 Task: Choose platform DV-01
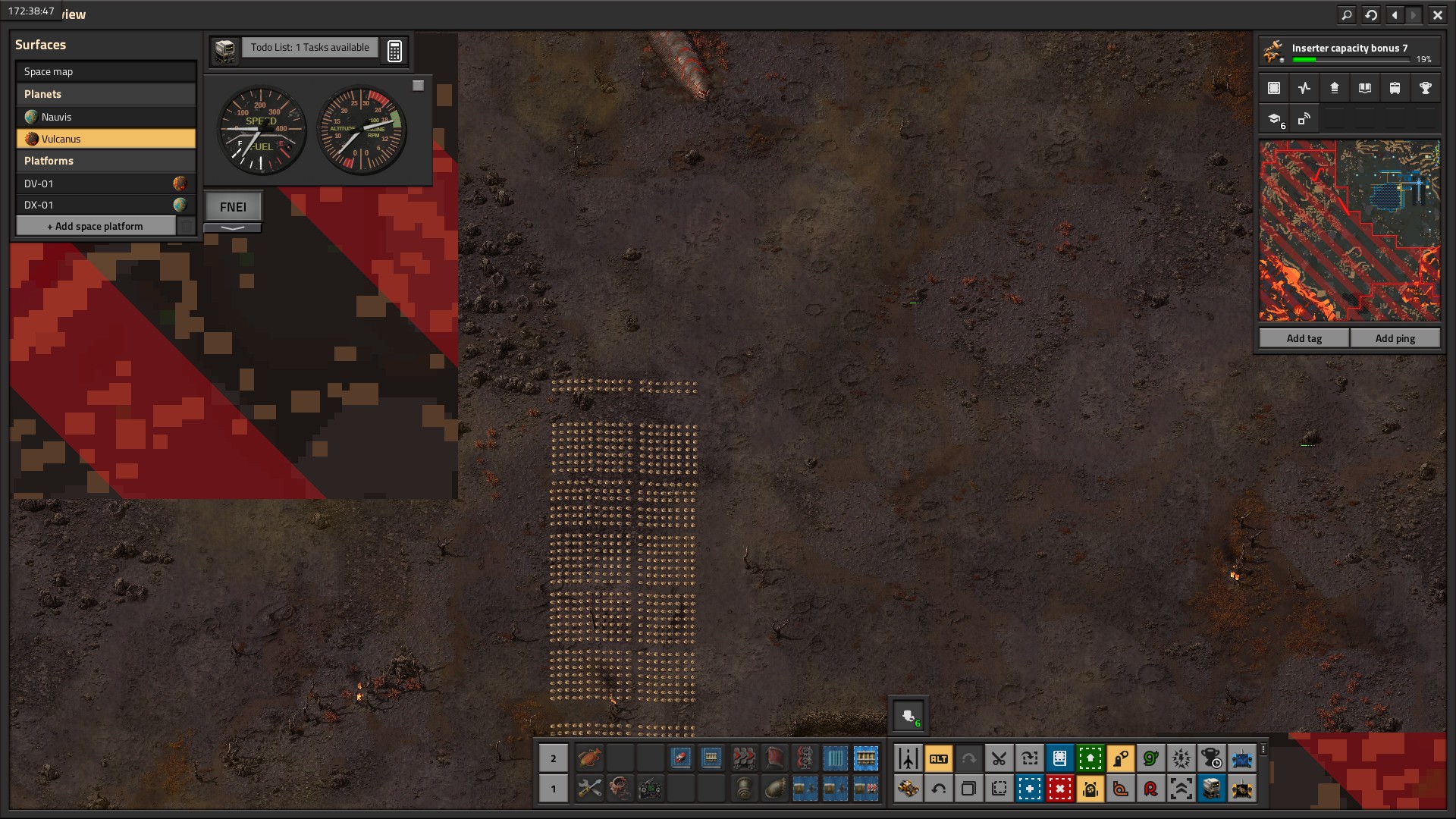(95, 184)
